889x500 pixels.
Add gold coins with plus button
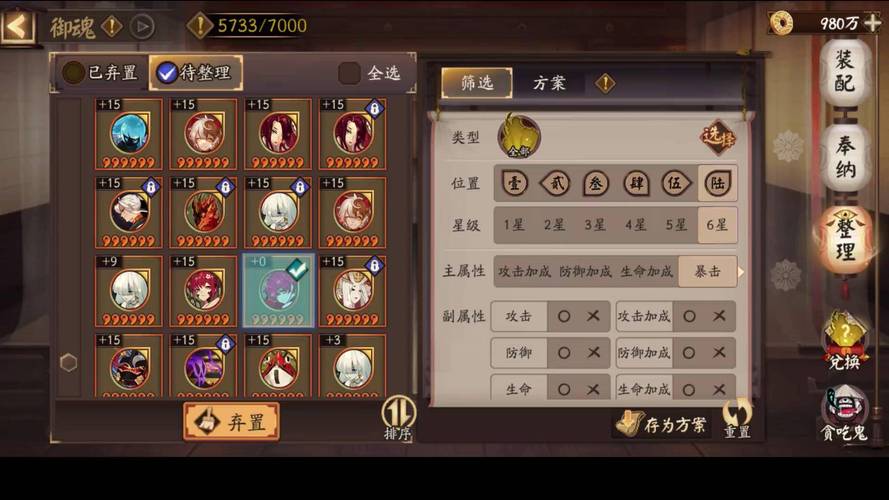coord(873,22)
